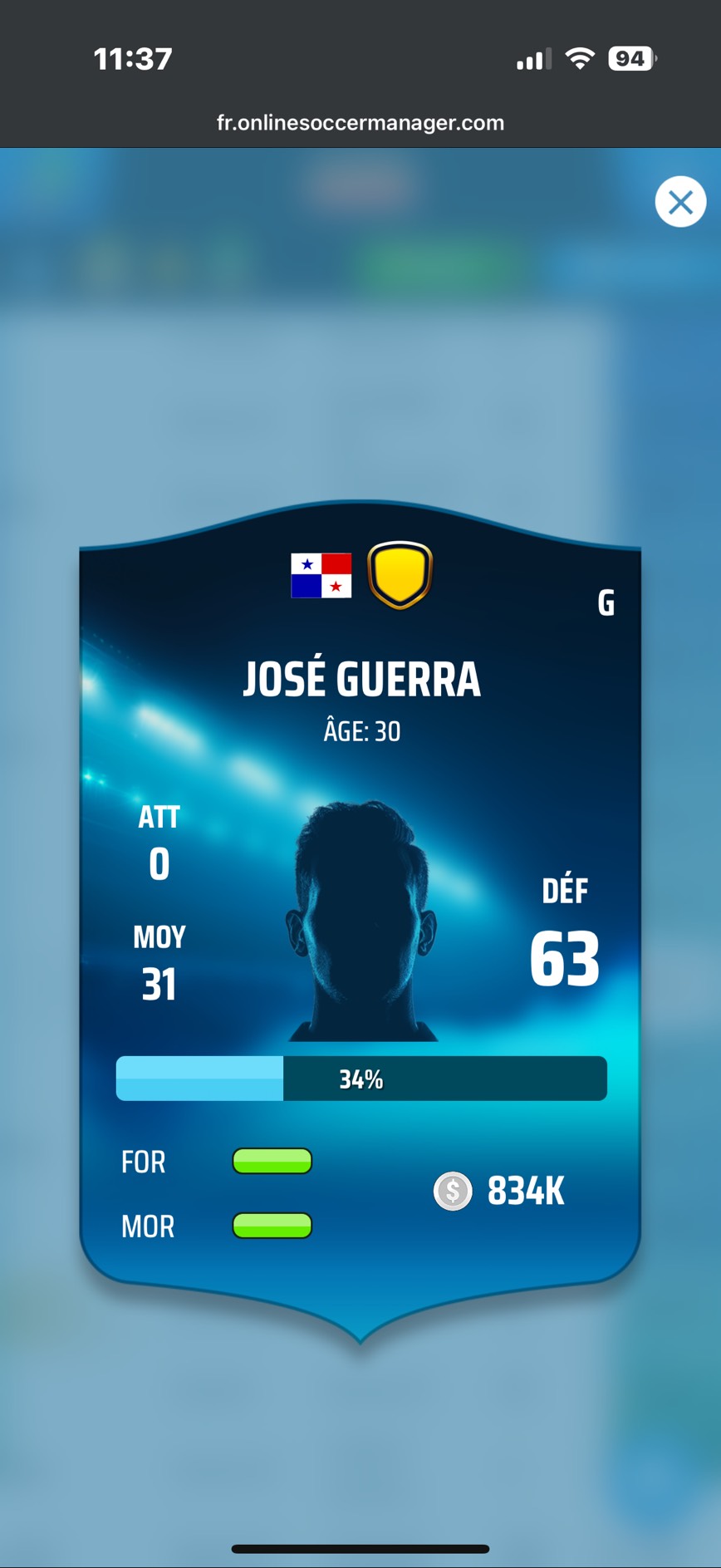The width and height of the screenshot is (721, 1568).
Task: Close the José Guerra player card
Action: [680, 202]
